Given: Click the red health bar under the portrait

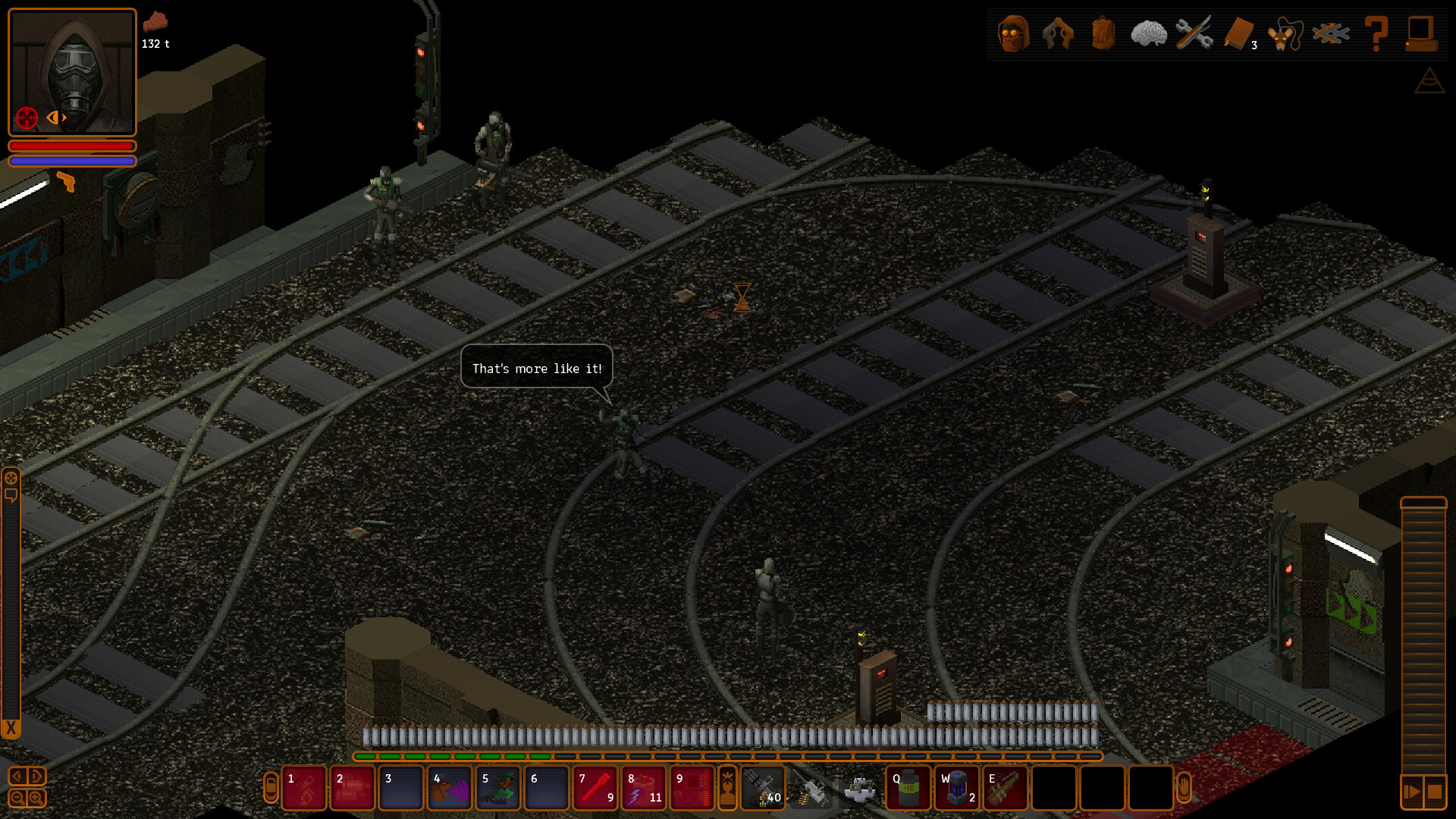Looking at the screenshot, I should (71, 146).
